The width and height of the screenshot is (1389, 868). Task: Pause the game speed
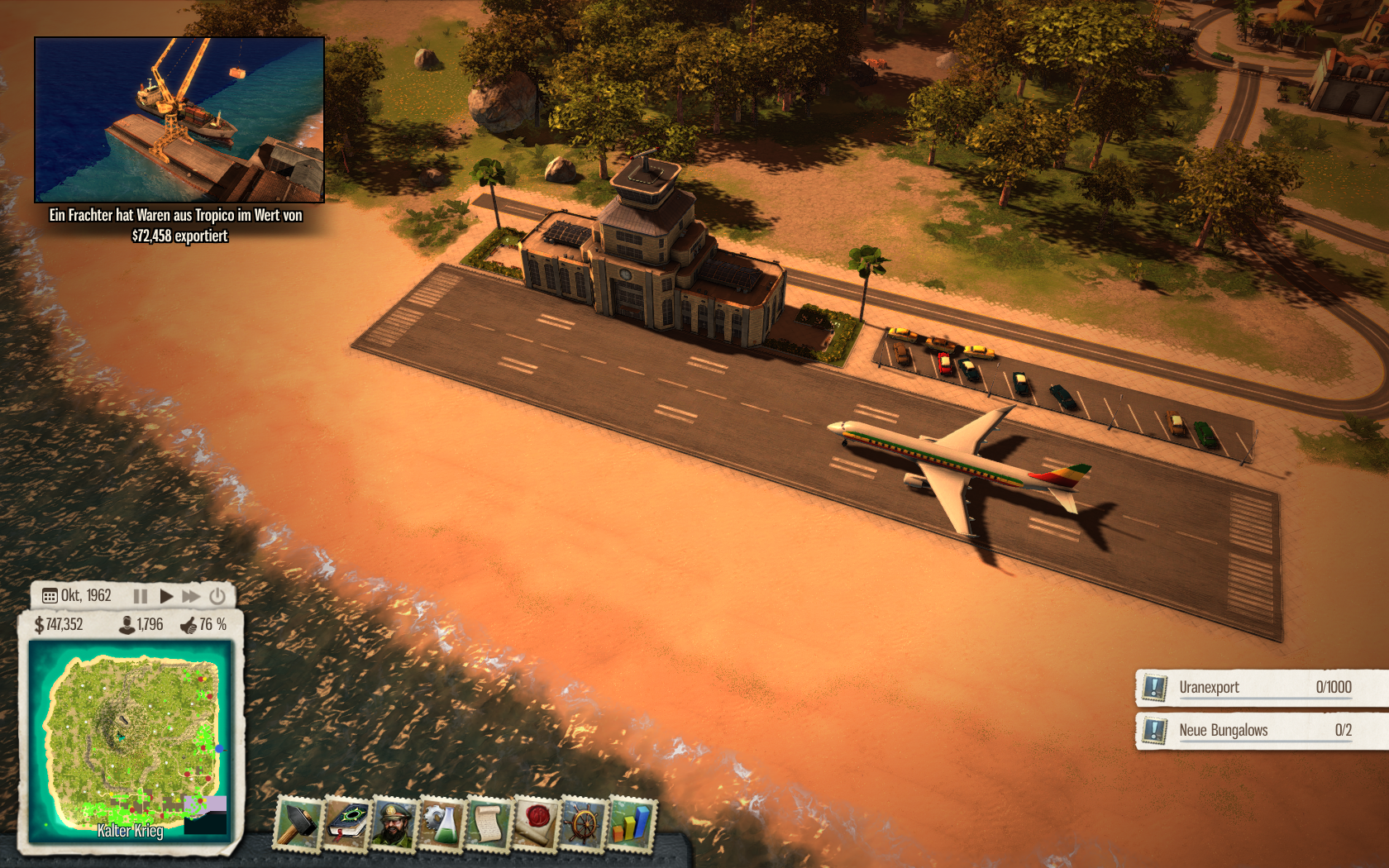(141, 596)
